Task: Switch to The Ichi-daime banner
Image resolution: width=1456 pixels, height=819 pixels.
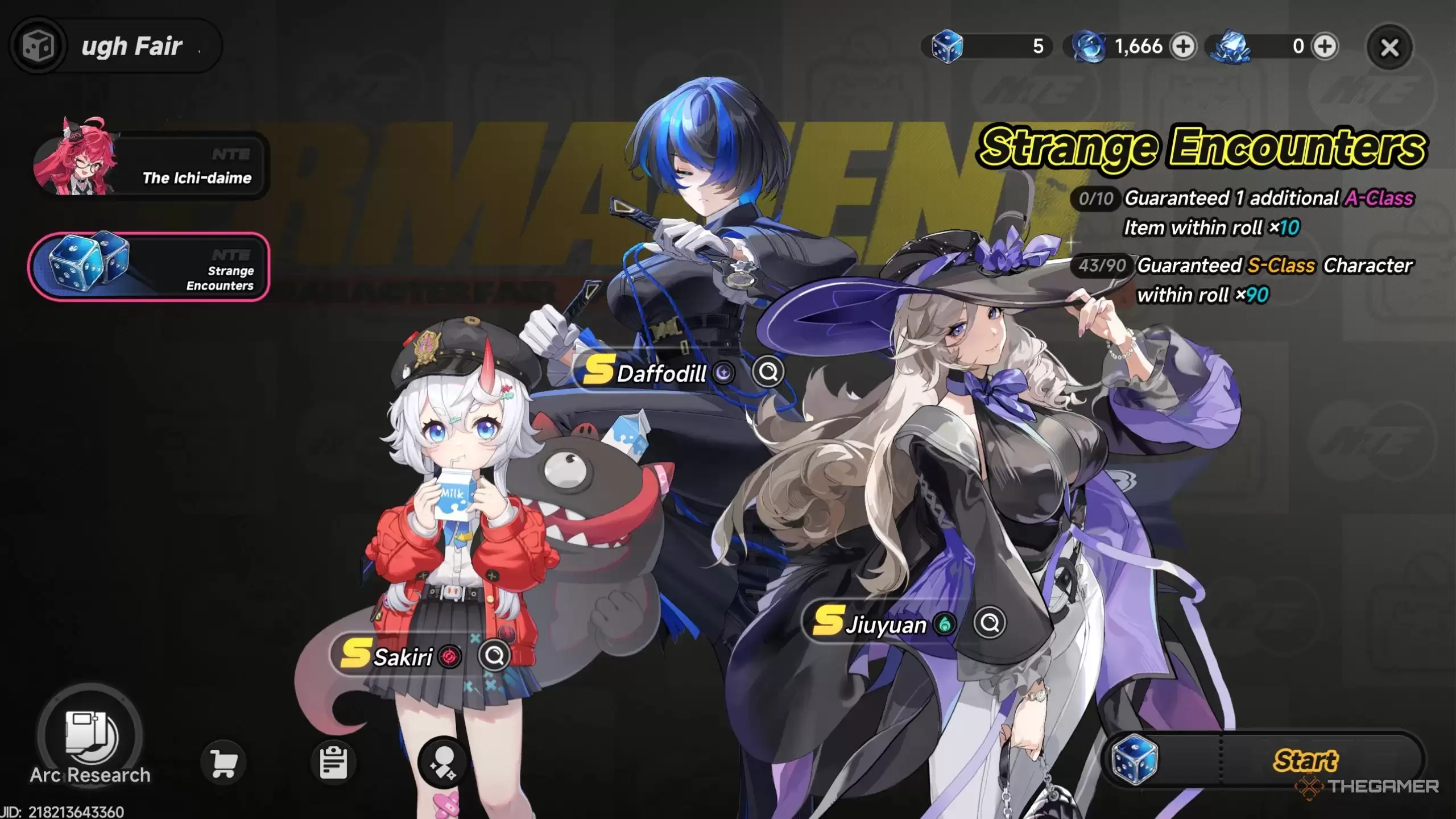Action: (x=151, y=166)
